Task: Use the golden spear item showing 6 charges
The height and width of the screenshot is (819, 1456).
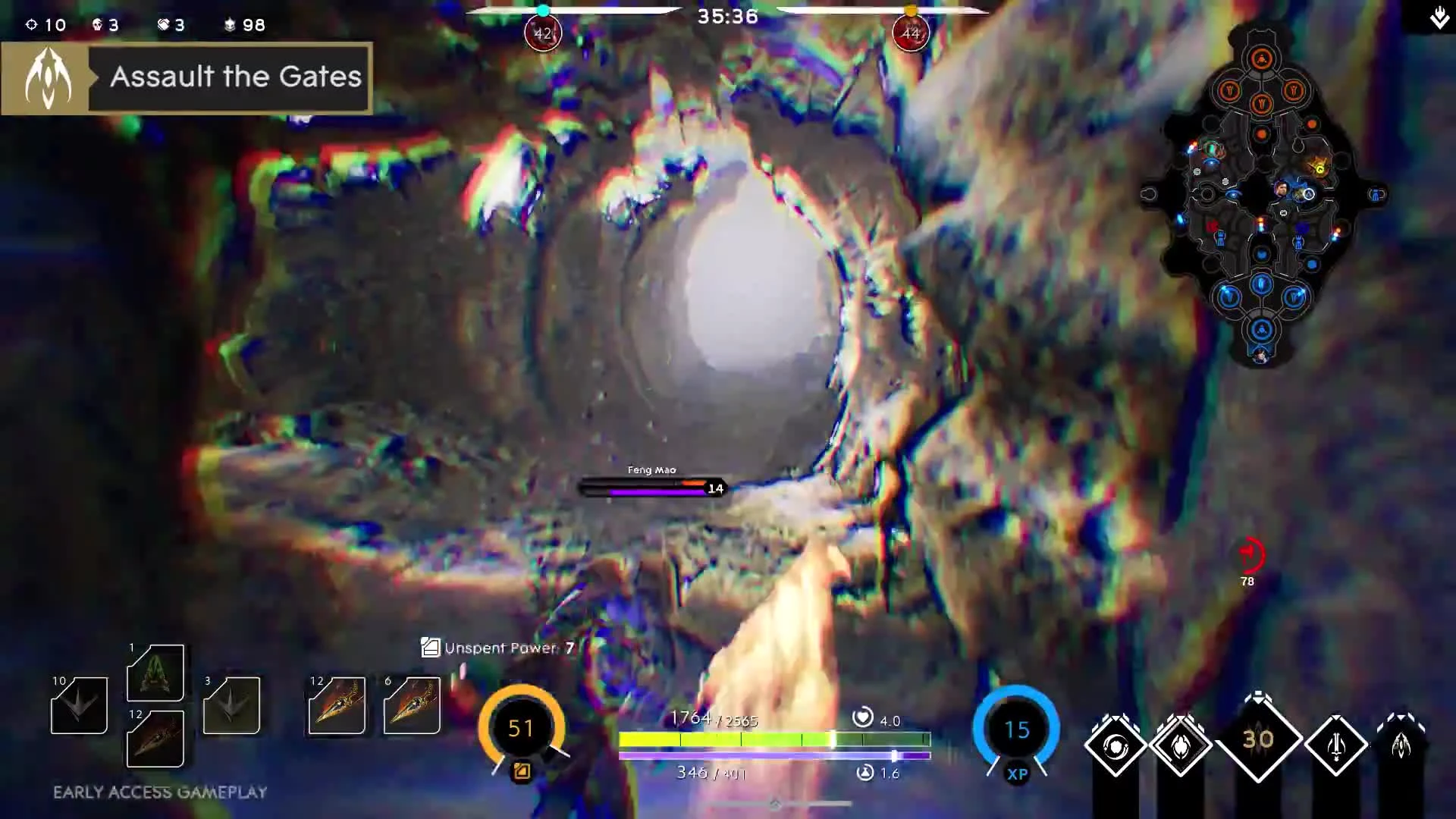Action: coord(412,707)
